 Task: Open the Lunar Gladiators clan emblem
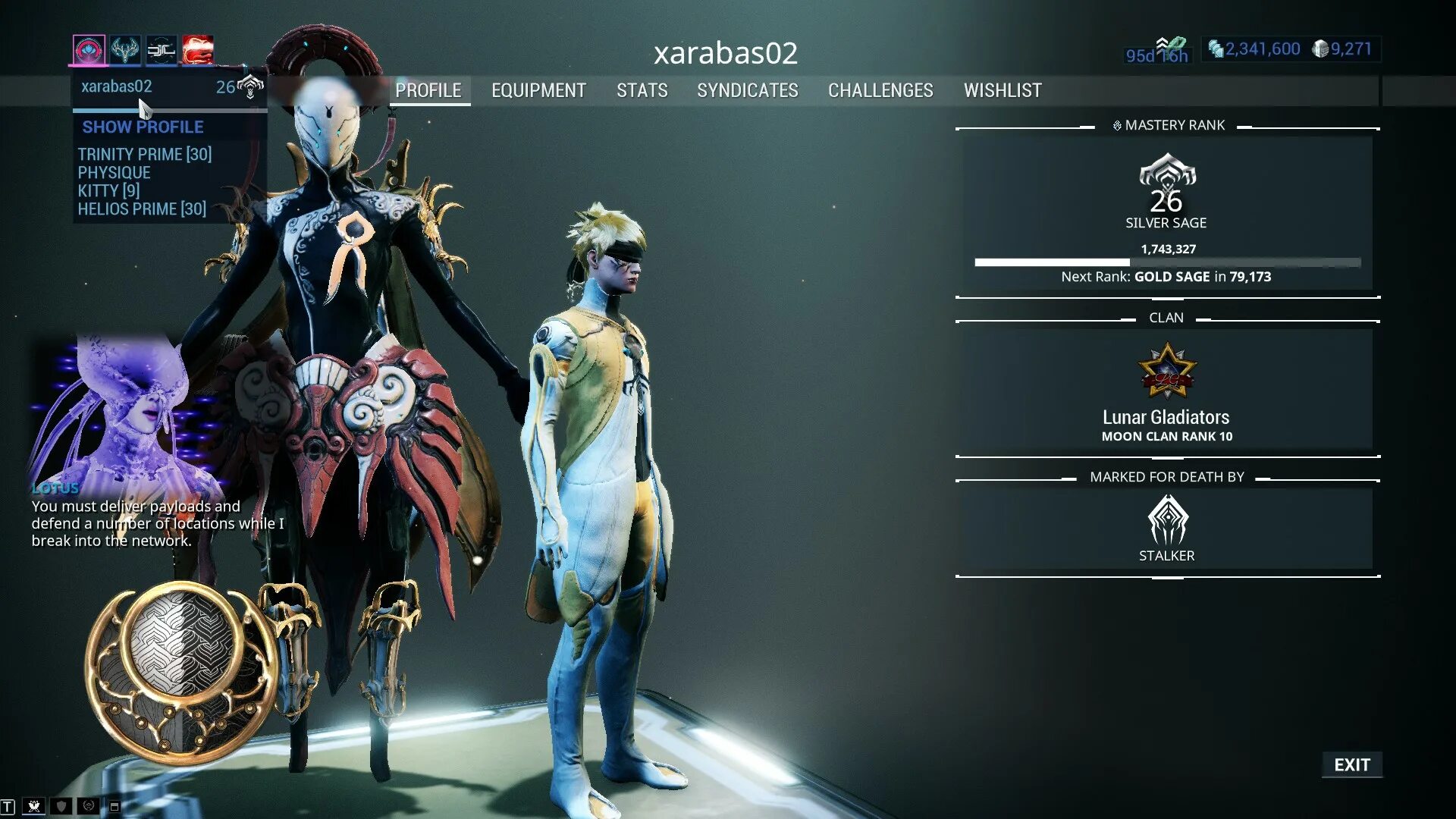(1166, 372)
